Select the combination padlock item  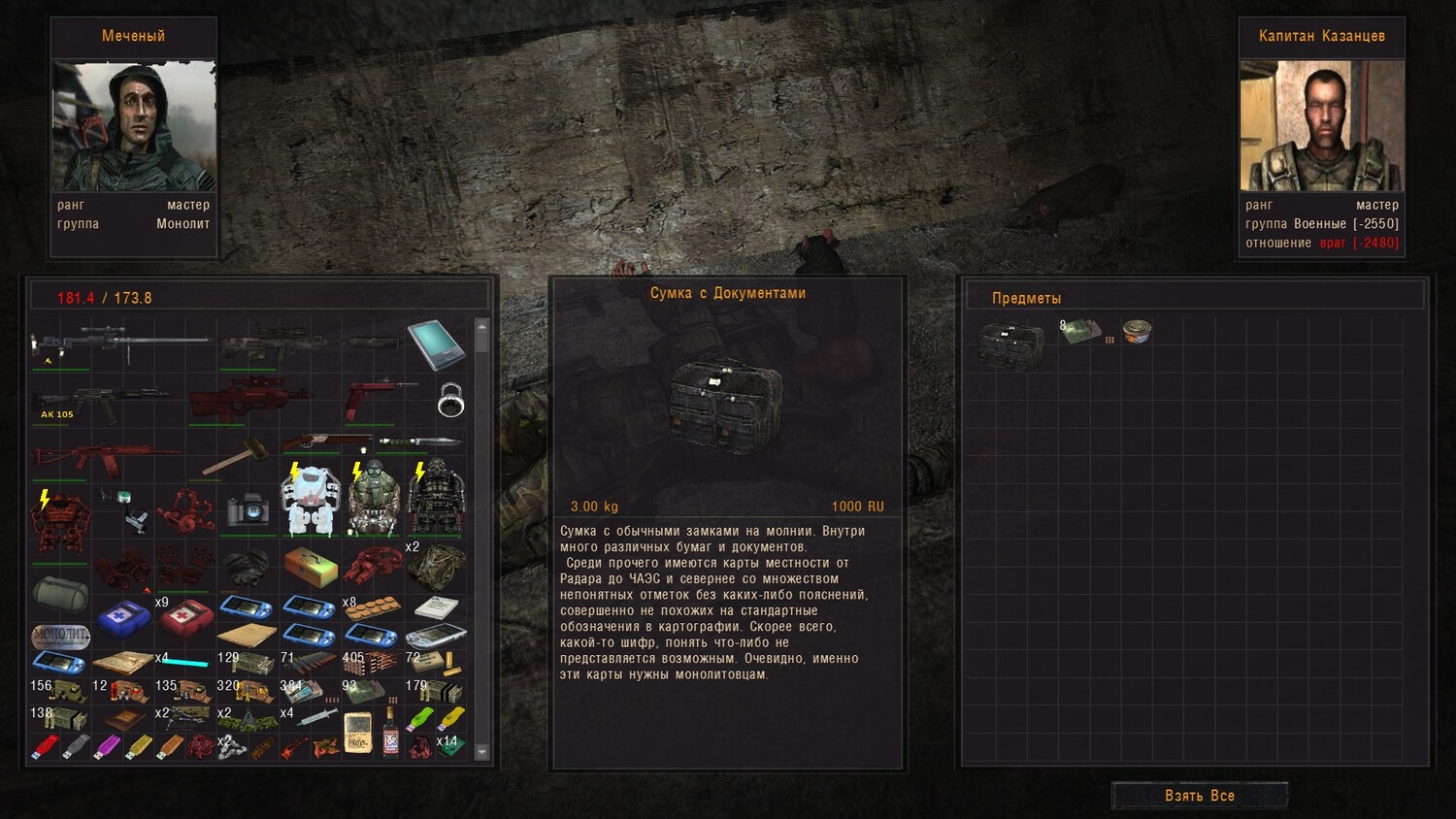450,399
